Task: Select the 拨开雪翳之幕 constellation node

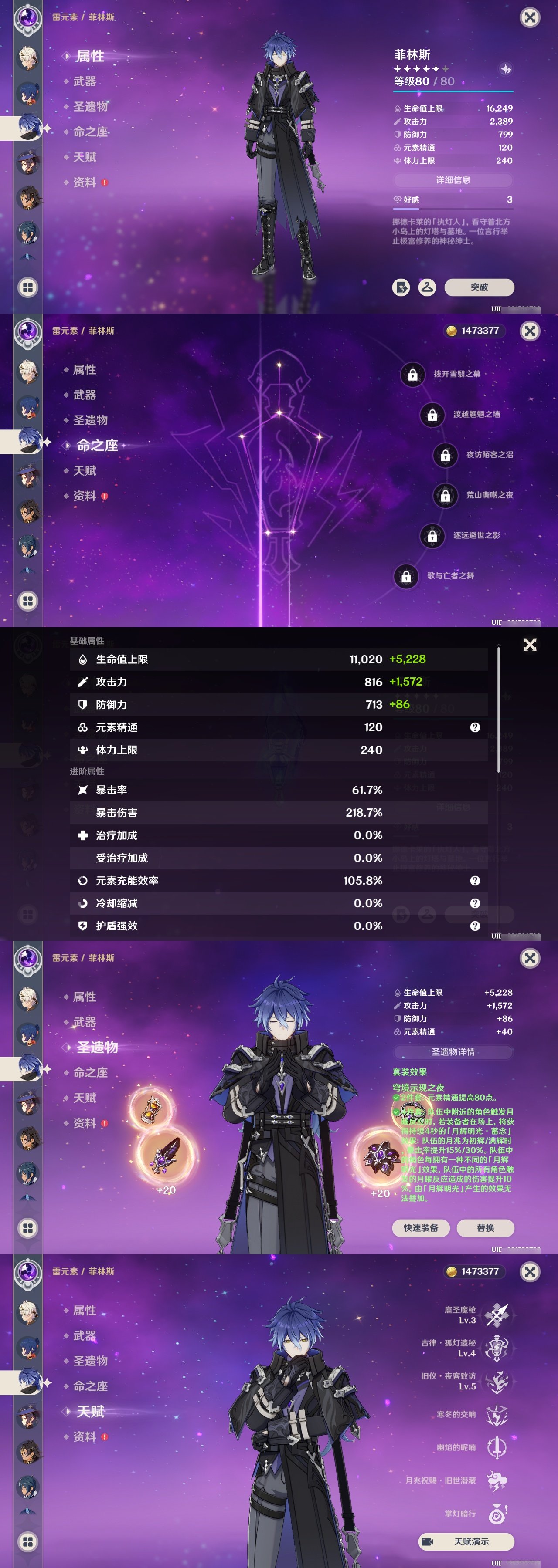Action: coord(412,374)
